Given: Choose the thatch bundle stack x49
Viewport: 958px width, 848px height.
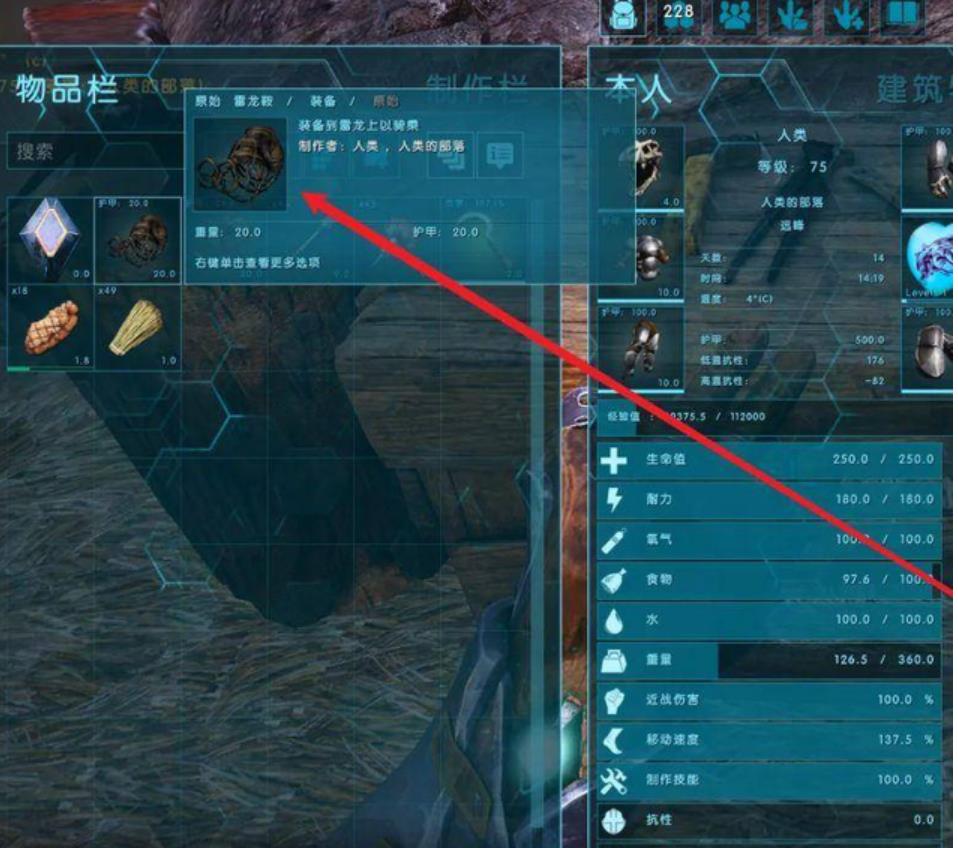Looking at the screenshot, I should click(x=138, y=326).
